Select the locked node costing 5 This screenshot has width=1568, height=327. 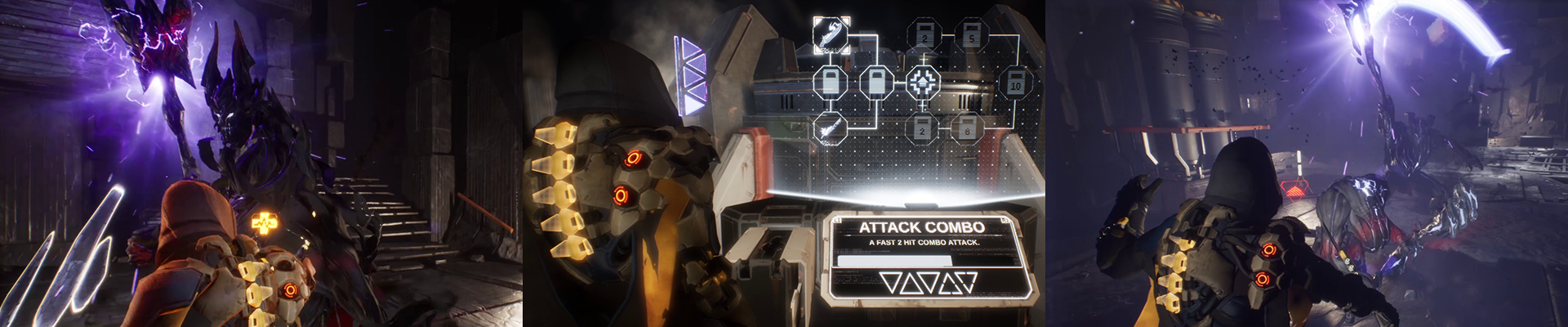tap(970, 35)
